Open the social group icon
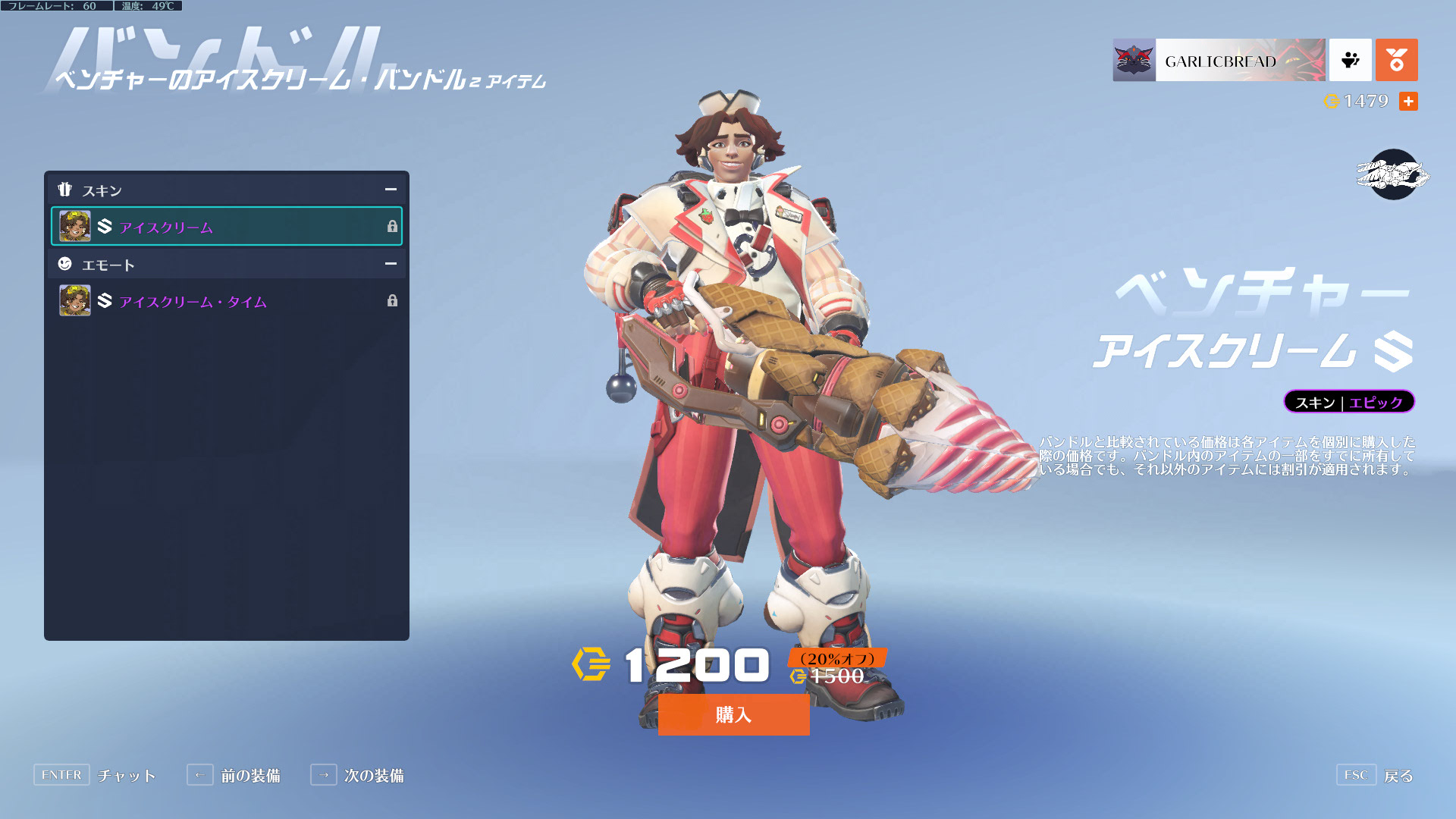 pyautogui.click(x=1350, y=61)
